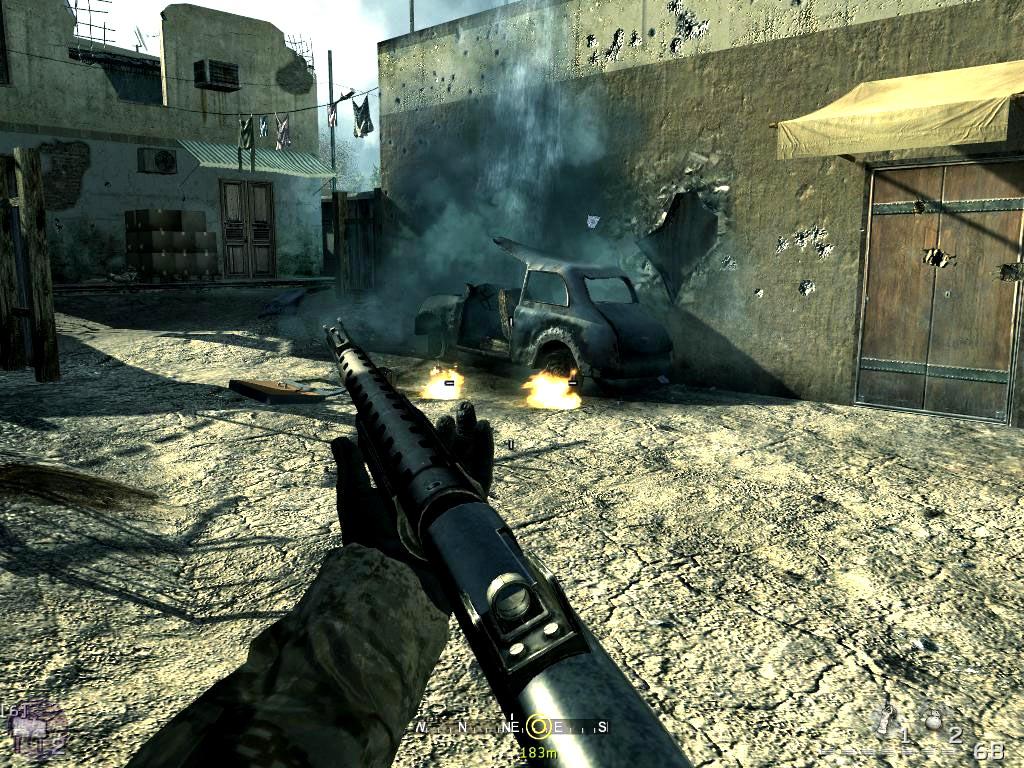Click the compass heading strip
The width and height of the screenshot is (1024, 768).
click(512, 727)
